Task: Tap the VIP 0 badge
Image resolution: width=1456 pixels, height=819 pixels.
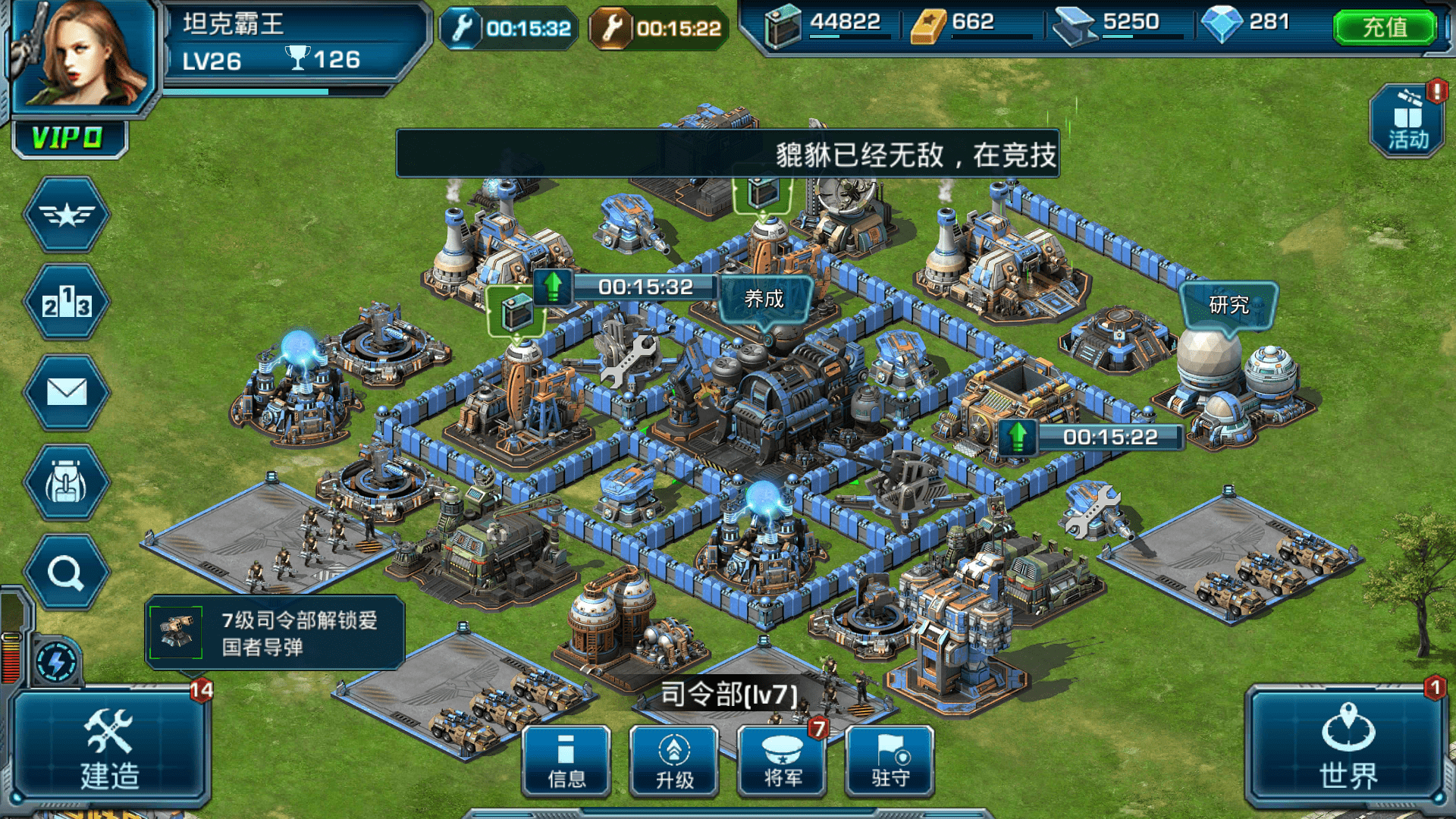Action: click(x=68, y=138)
